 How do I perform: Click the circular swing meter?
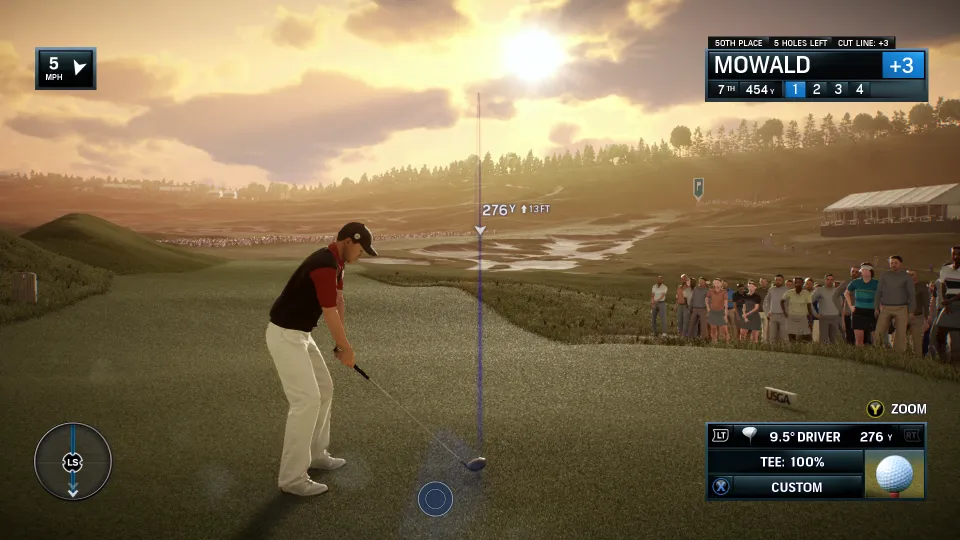pyautogui.click(x=73, y=462)
